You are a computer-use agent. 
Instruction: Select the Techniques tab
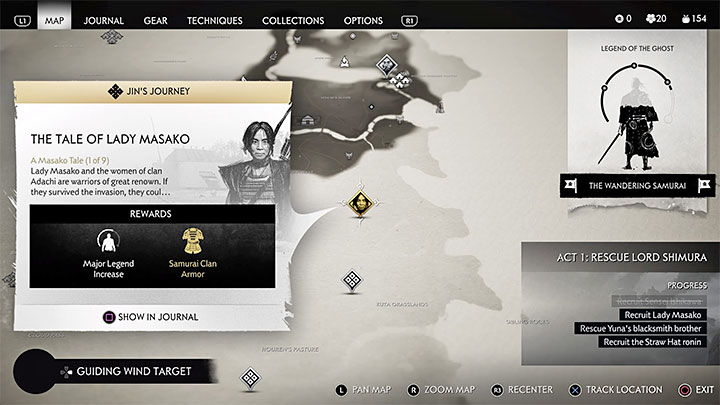[x=214, y=20]
